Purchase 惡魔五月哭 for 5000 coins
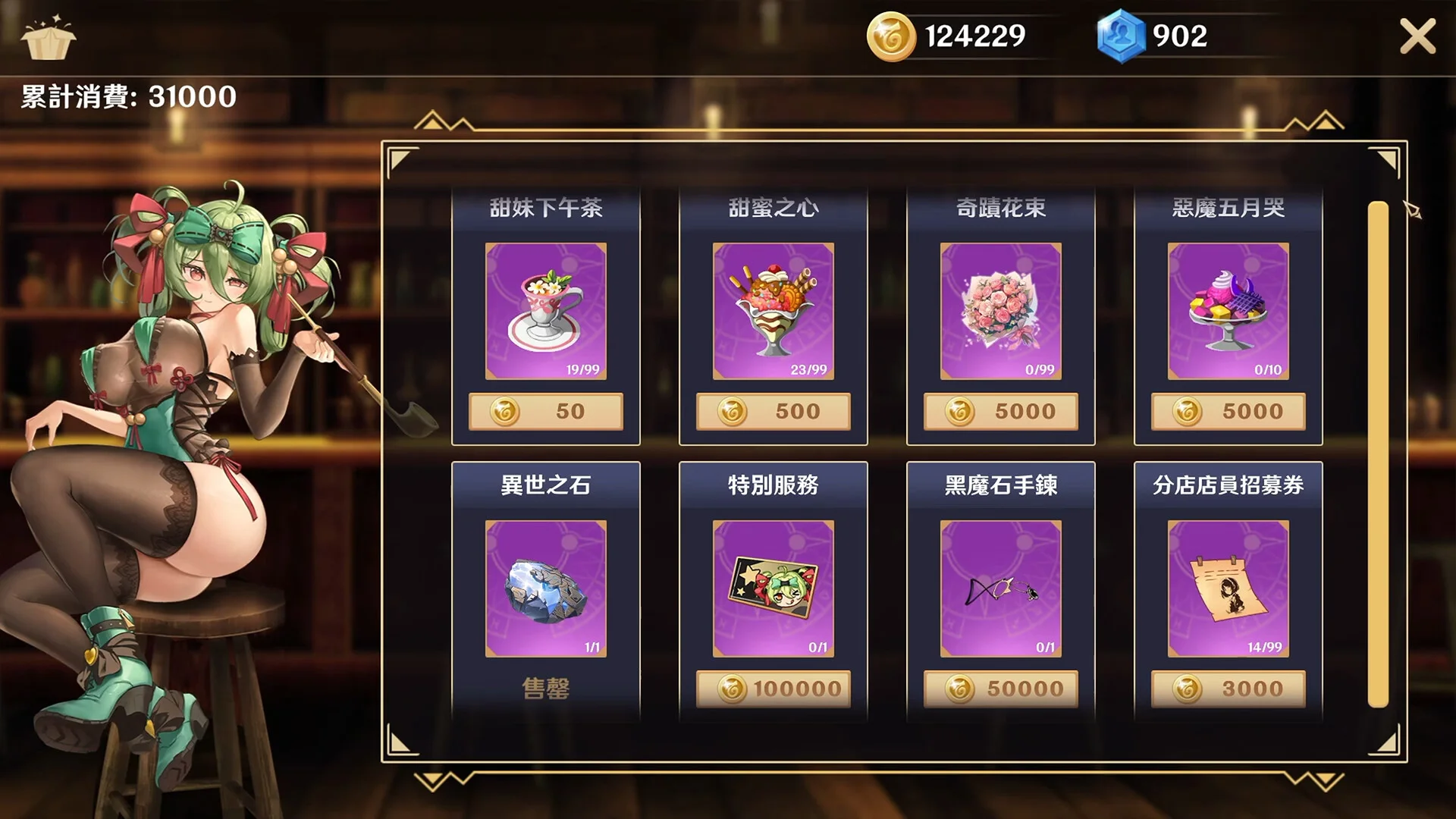 tap(1228, 411)
